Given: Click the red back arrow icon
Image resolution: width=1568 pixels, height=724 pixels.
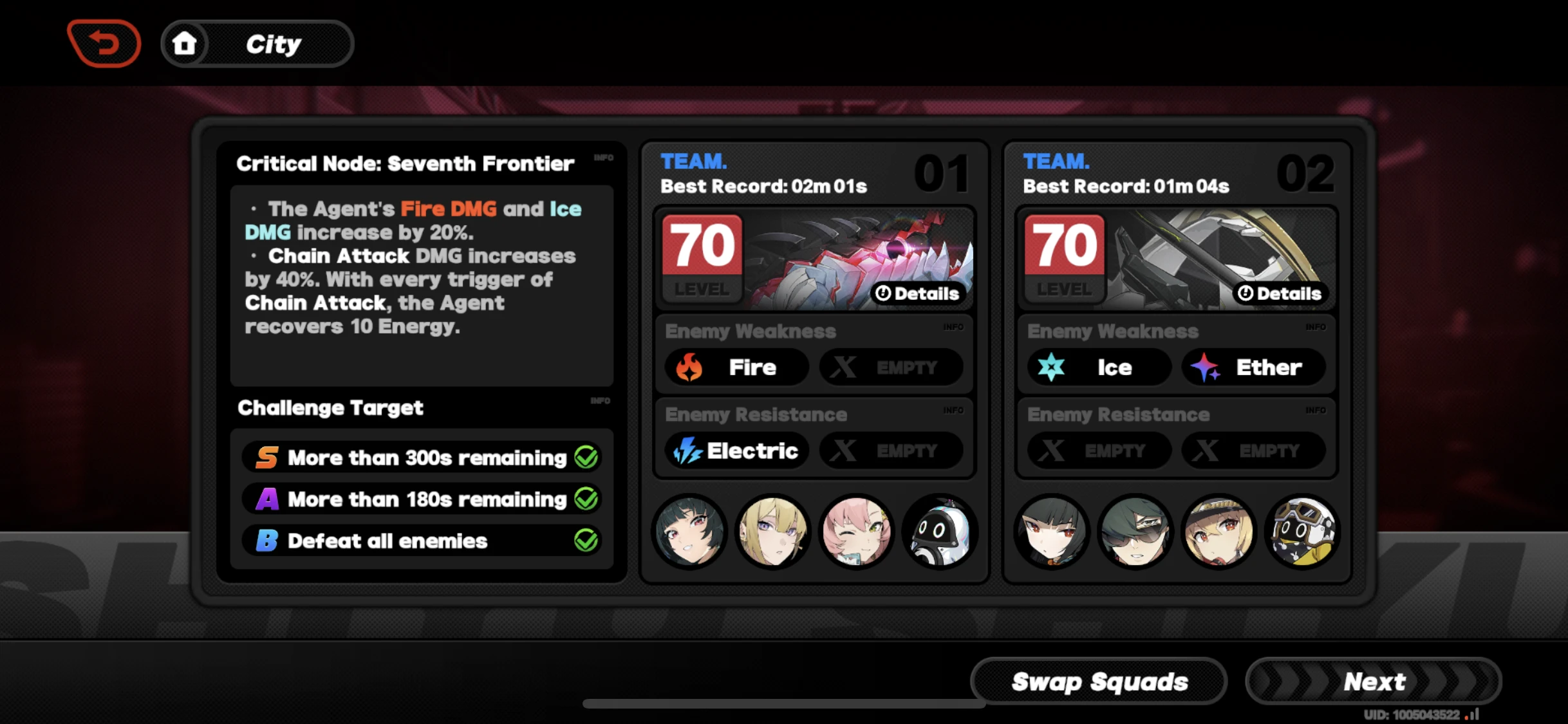Looking at the screenshot, I should coord(104,43).
